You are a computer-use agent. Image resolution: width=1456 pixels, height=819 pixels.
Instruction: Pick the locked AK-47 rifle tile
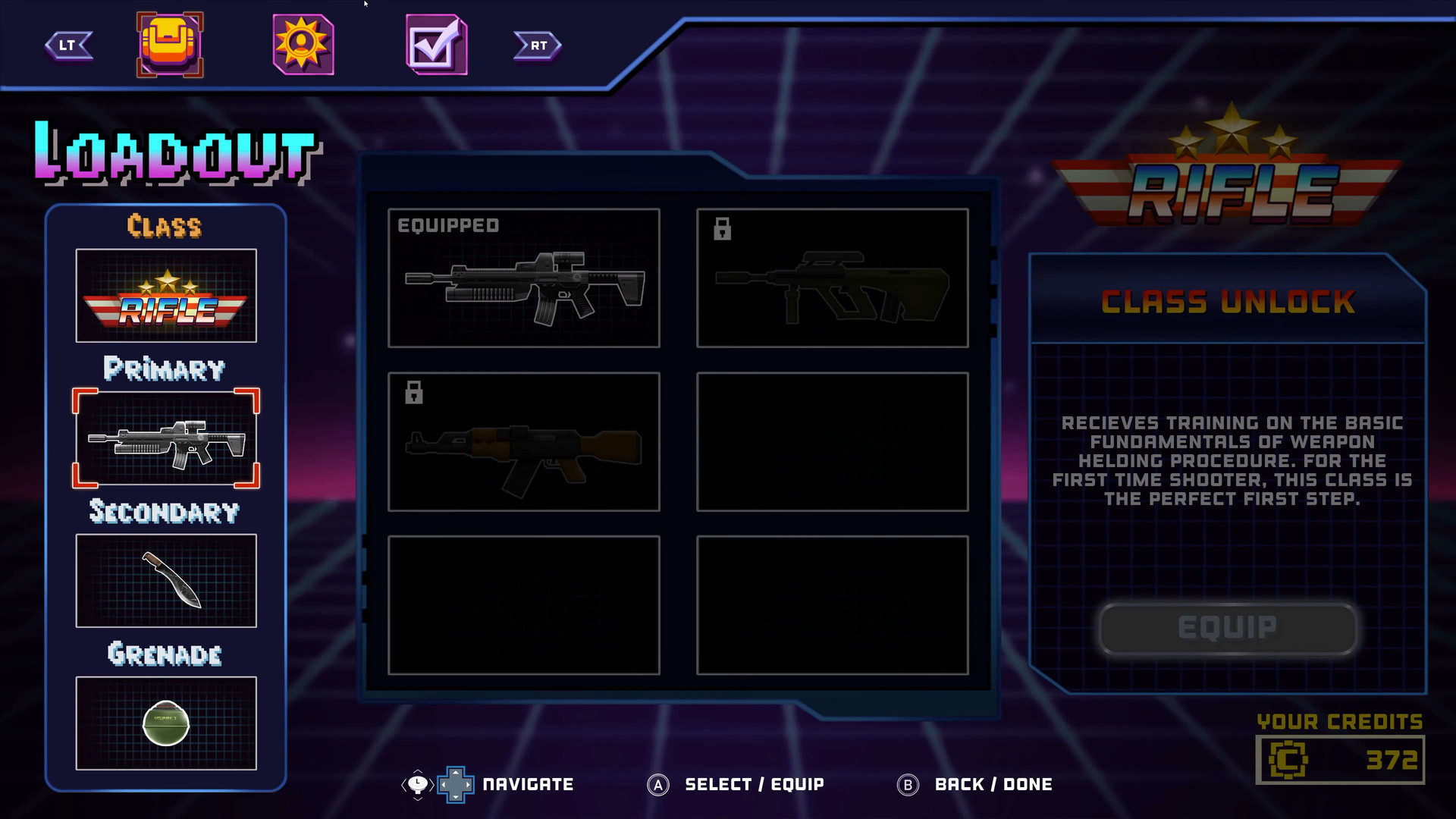524,442
